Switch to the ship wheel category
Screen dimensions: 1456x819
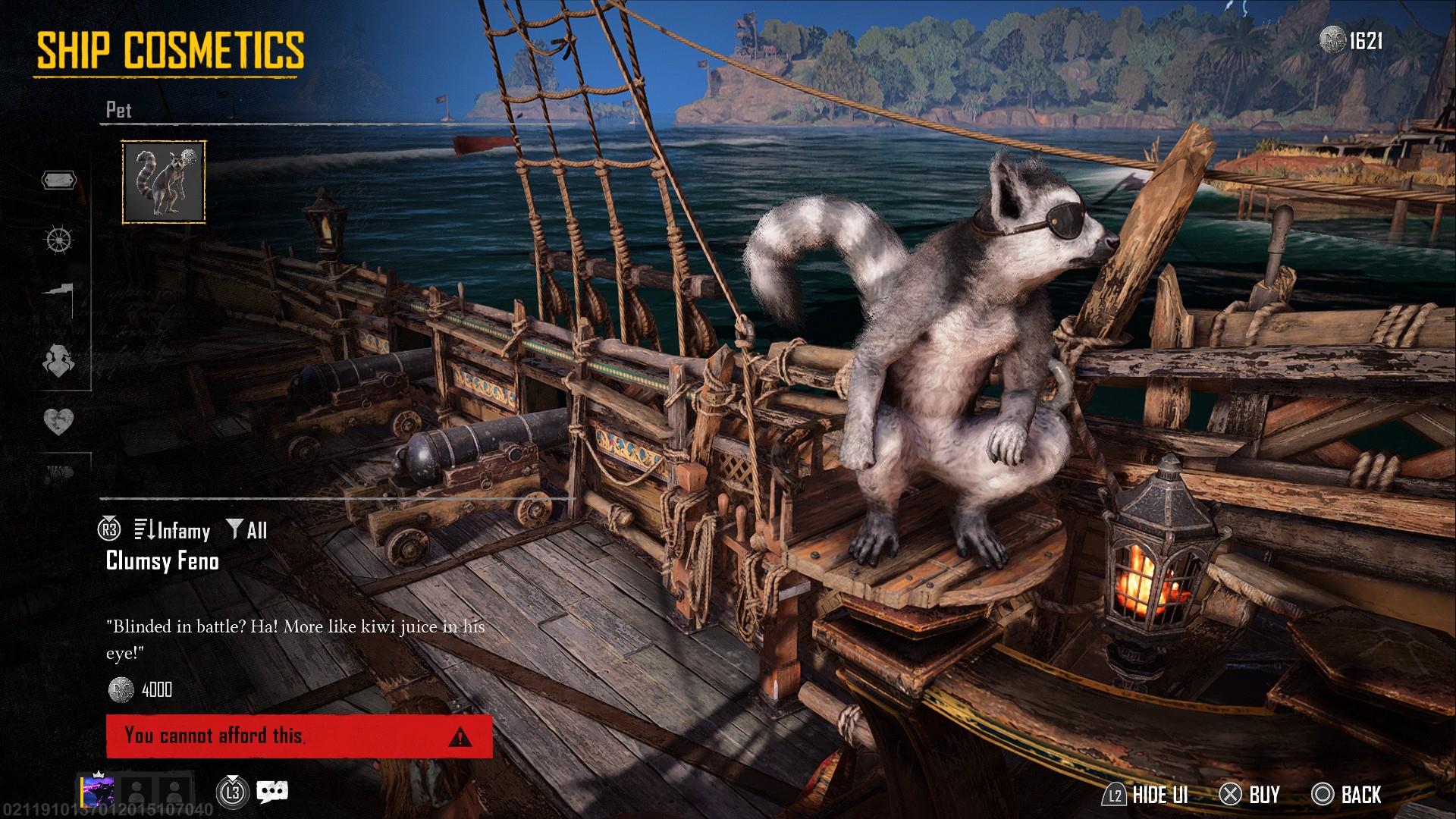coord(58,240)
